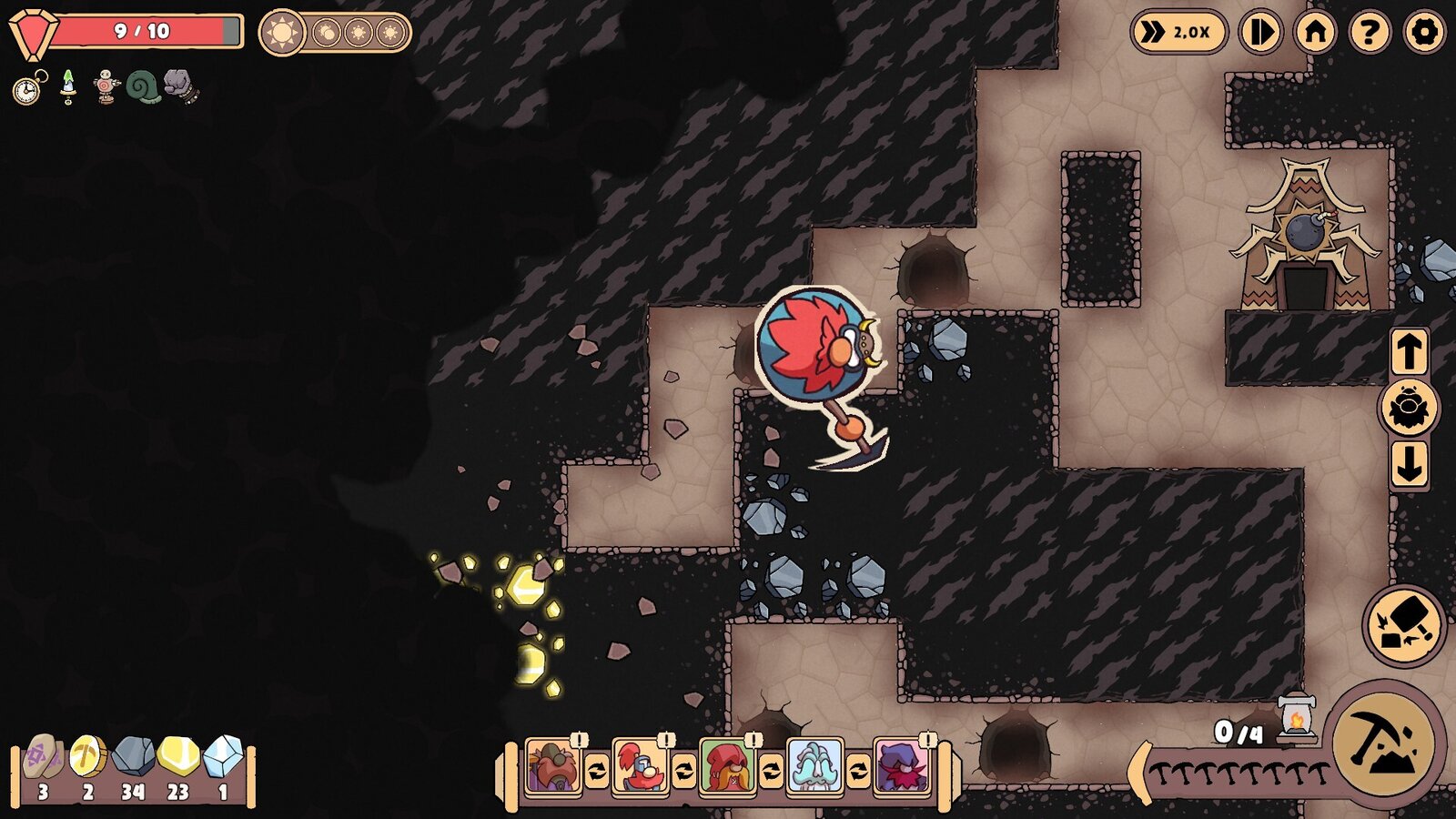Click the swap arrows before the elder dwarf
Screen dimensions: 1456x819
[770, 770]
